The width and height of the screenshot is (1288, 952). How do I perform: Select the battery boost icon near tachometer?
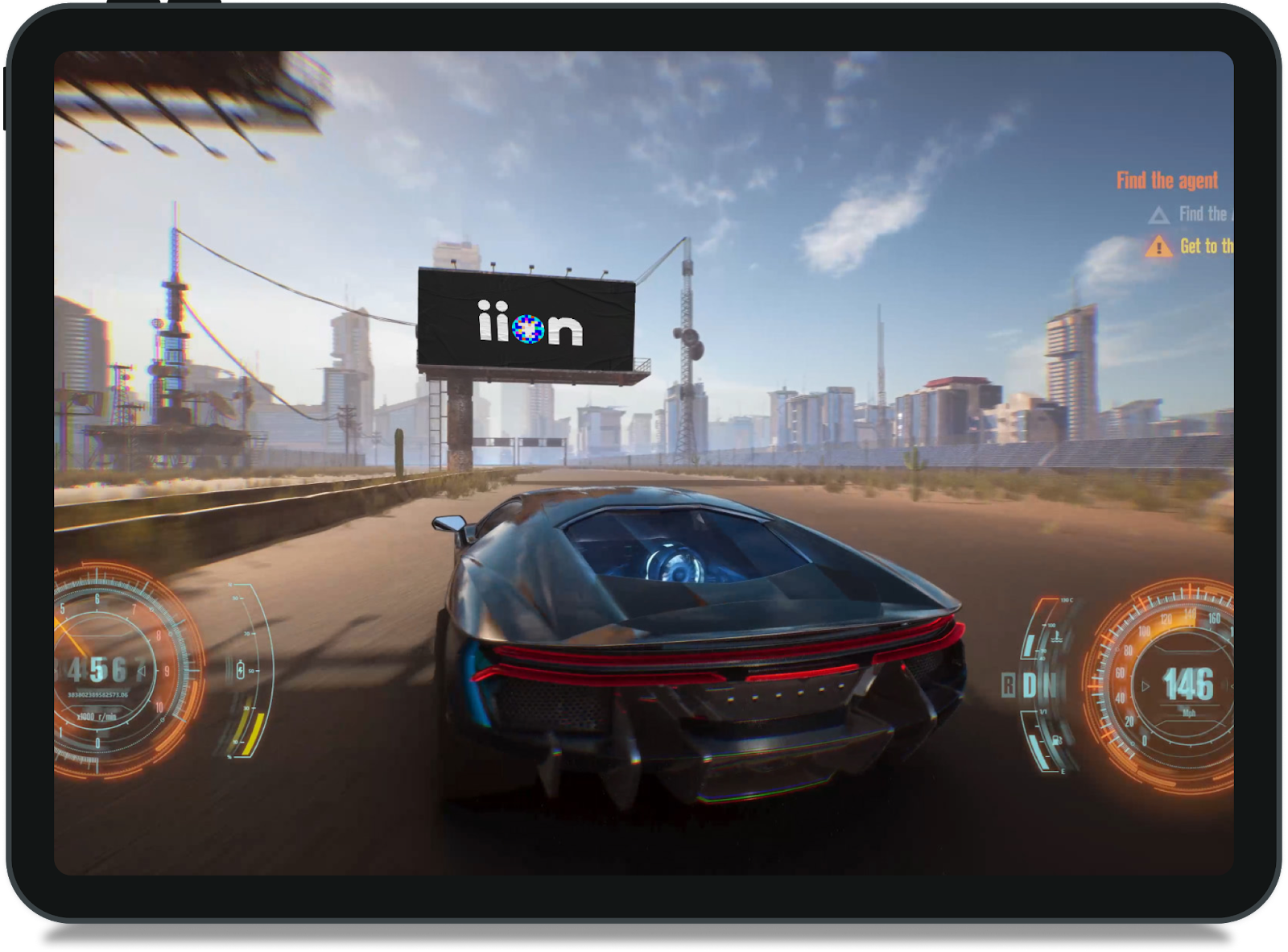point(241,670)
